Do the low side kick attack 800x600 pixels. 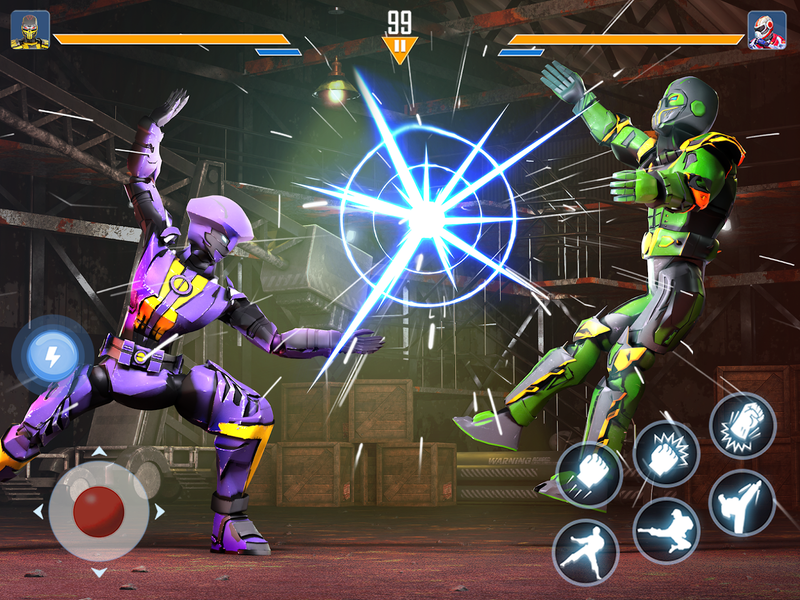(x=585, y=551)
